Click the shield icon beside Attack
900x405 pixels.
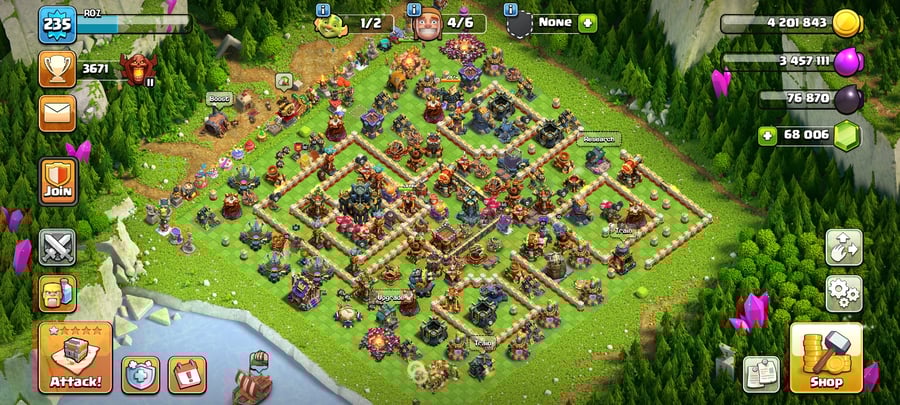tap(140, 374)
